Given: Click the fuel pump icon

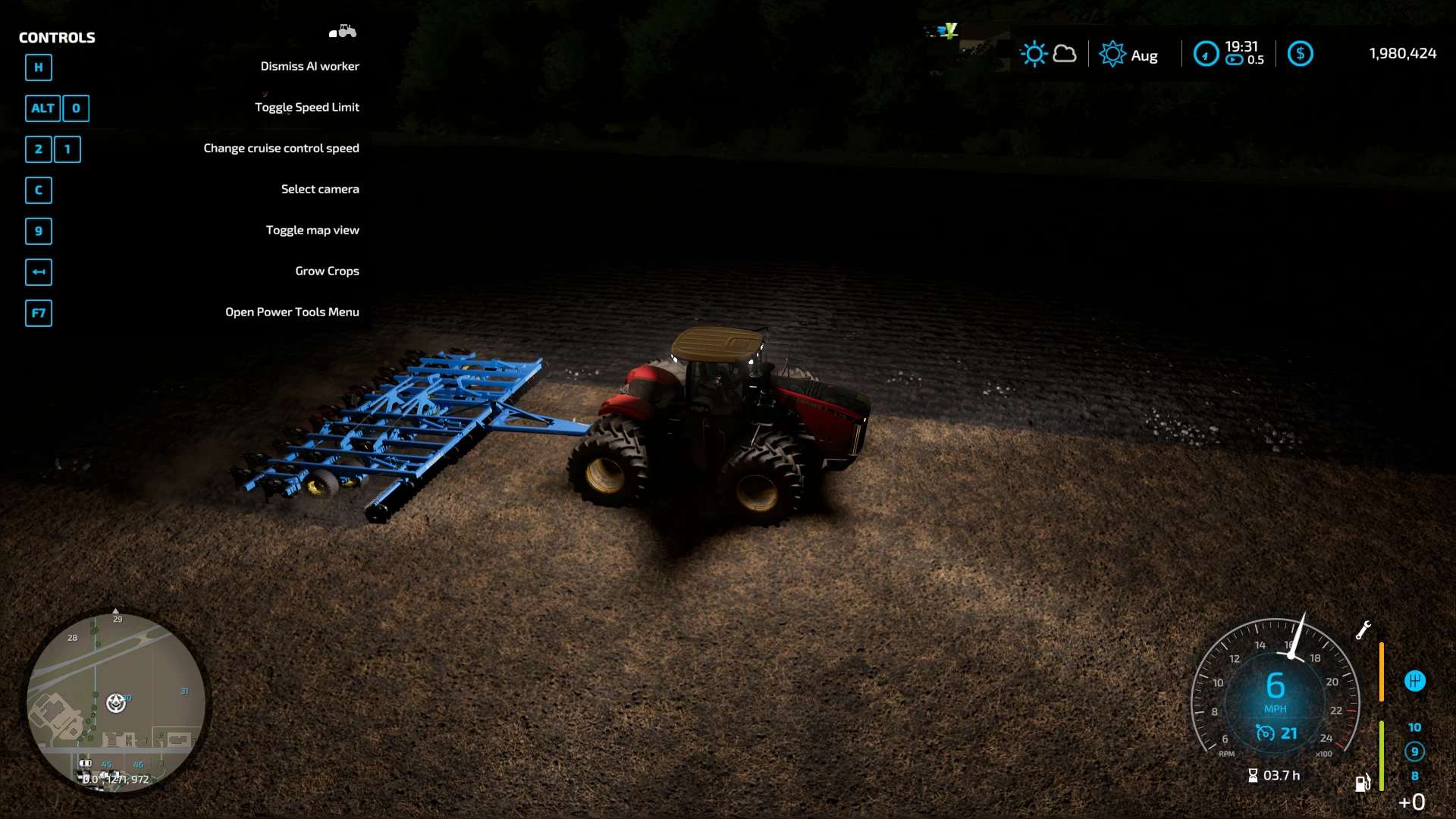Looking at the screenshot, I should click(1363, 783).
